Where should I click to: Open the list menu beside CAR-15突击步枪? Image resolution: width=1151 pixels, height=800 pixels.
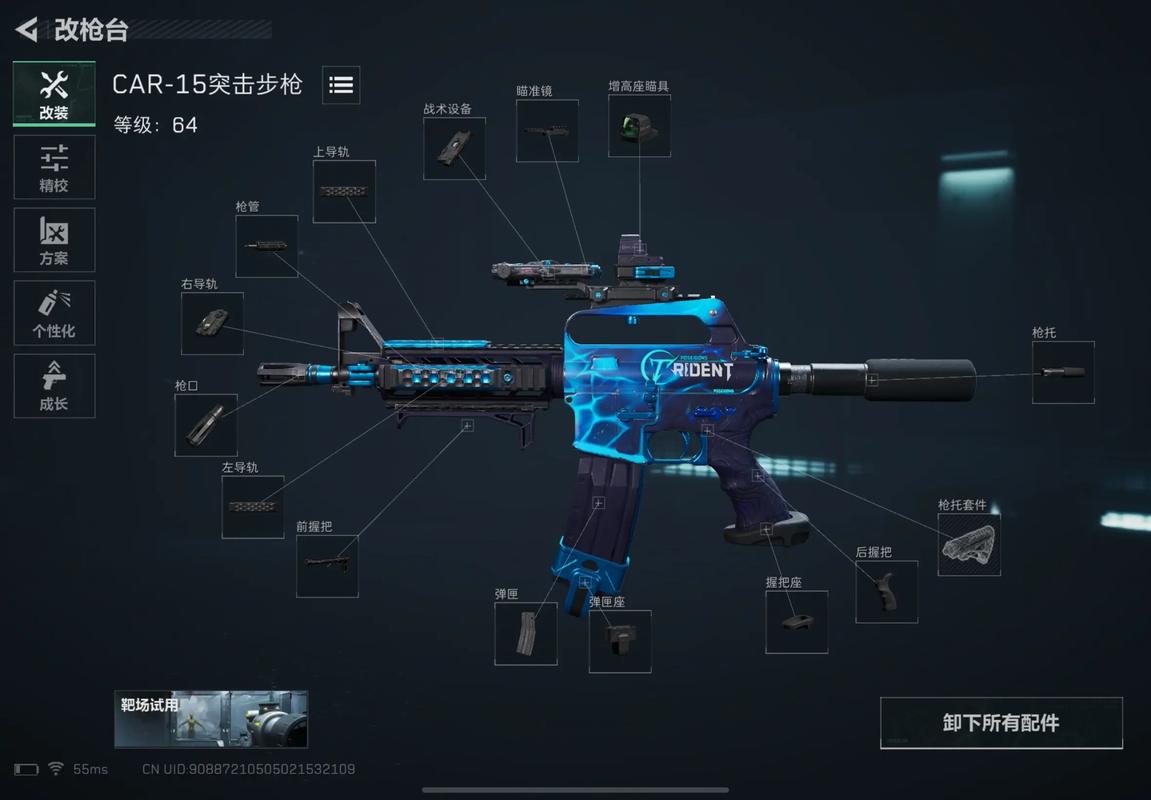[341, 85]
